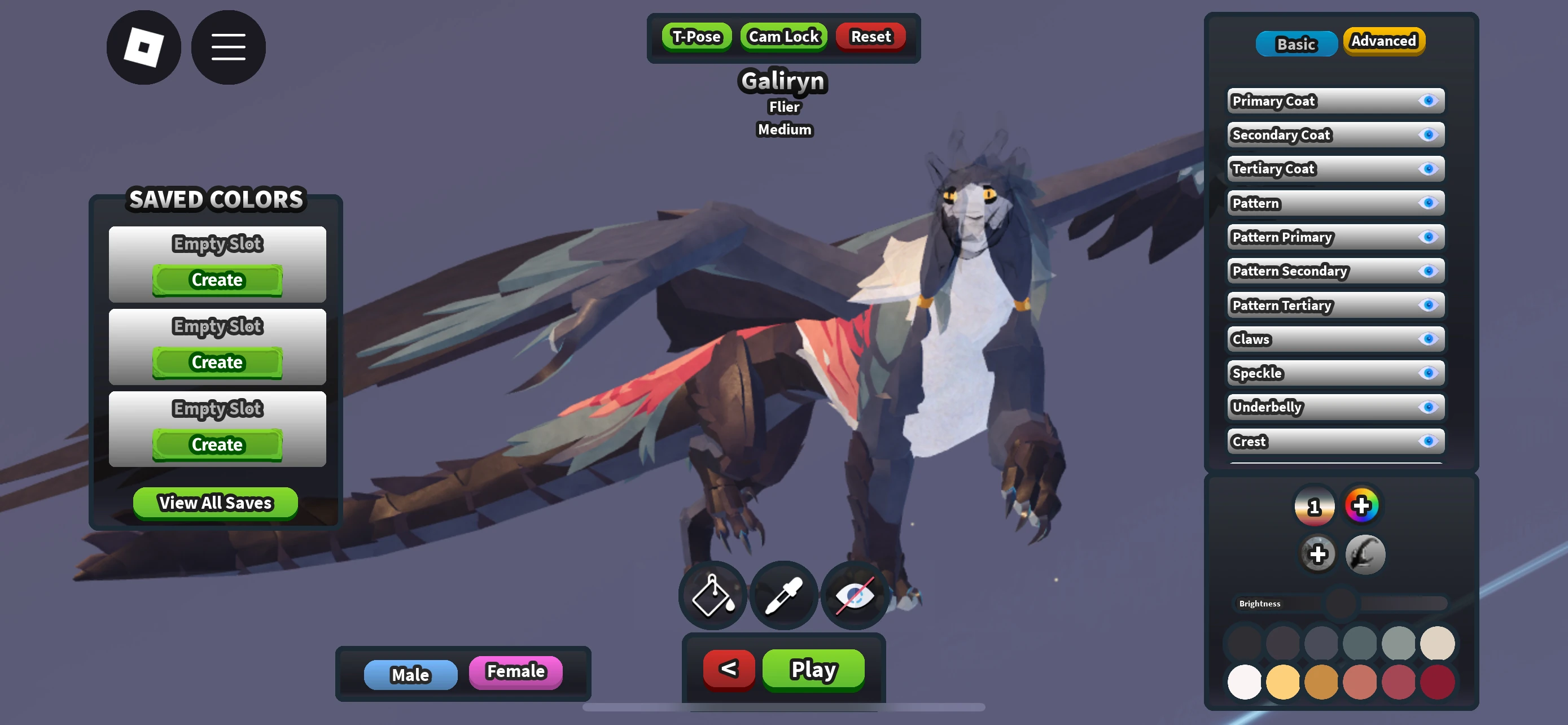
Task: Hide the interface using the eye-slash icon
Action: coord(855,595)
